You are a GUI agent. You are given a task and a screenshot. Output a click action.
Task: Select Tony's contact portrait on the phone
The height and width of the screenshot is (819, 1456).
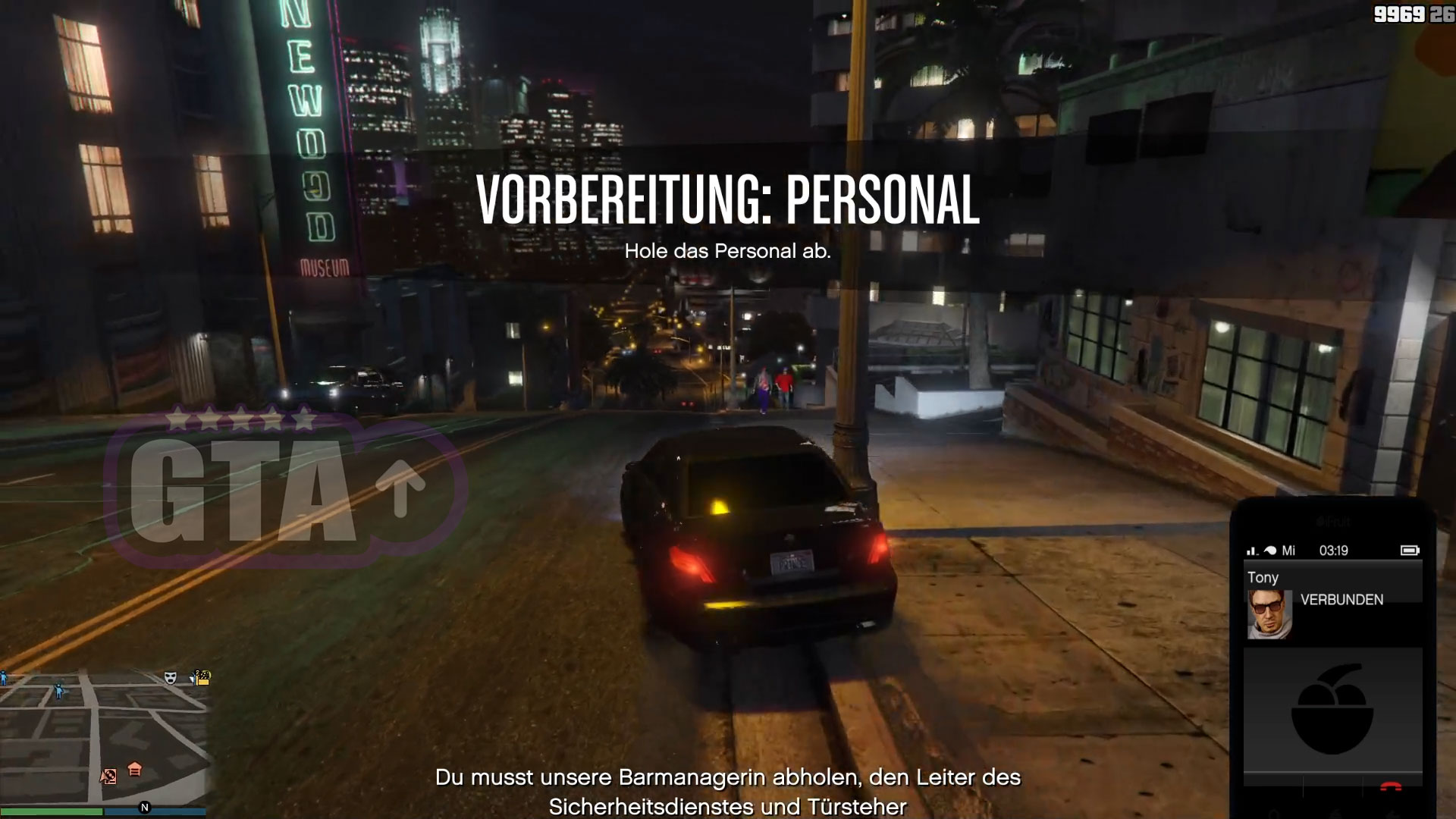pos(1269,614)
